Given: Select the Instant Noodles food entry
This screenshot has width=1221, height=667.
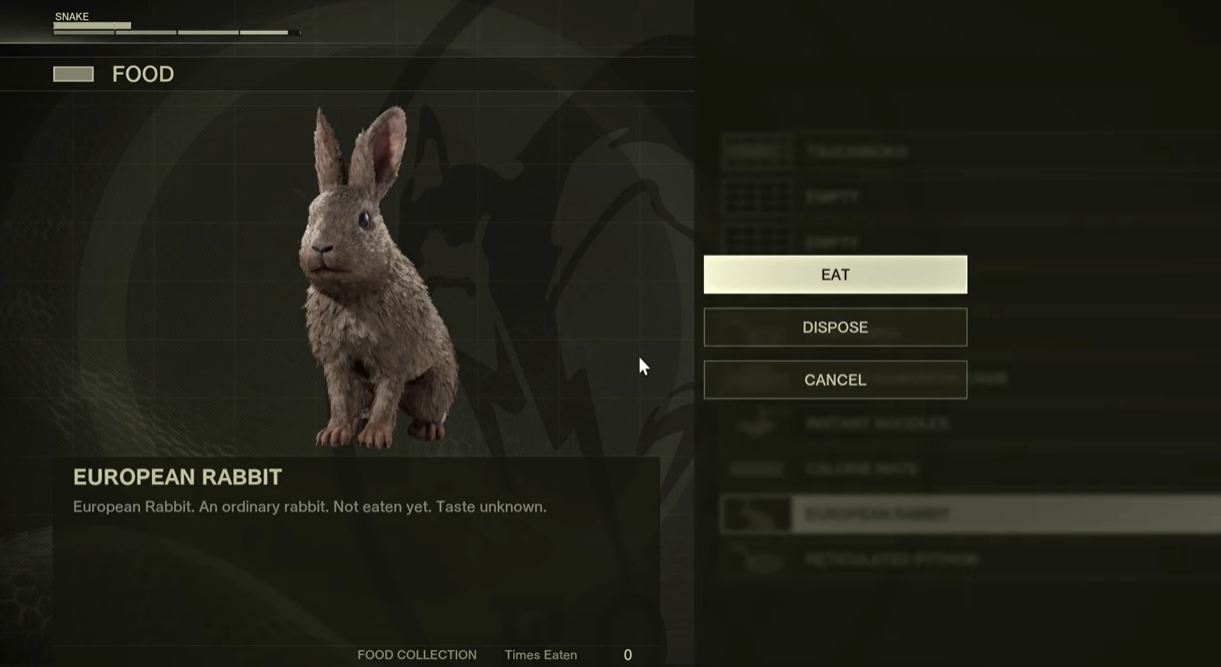Looking at the screenshot, I should [876, 424].
